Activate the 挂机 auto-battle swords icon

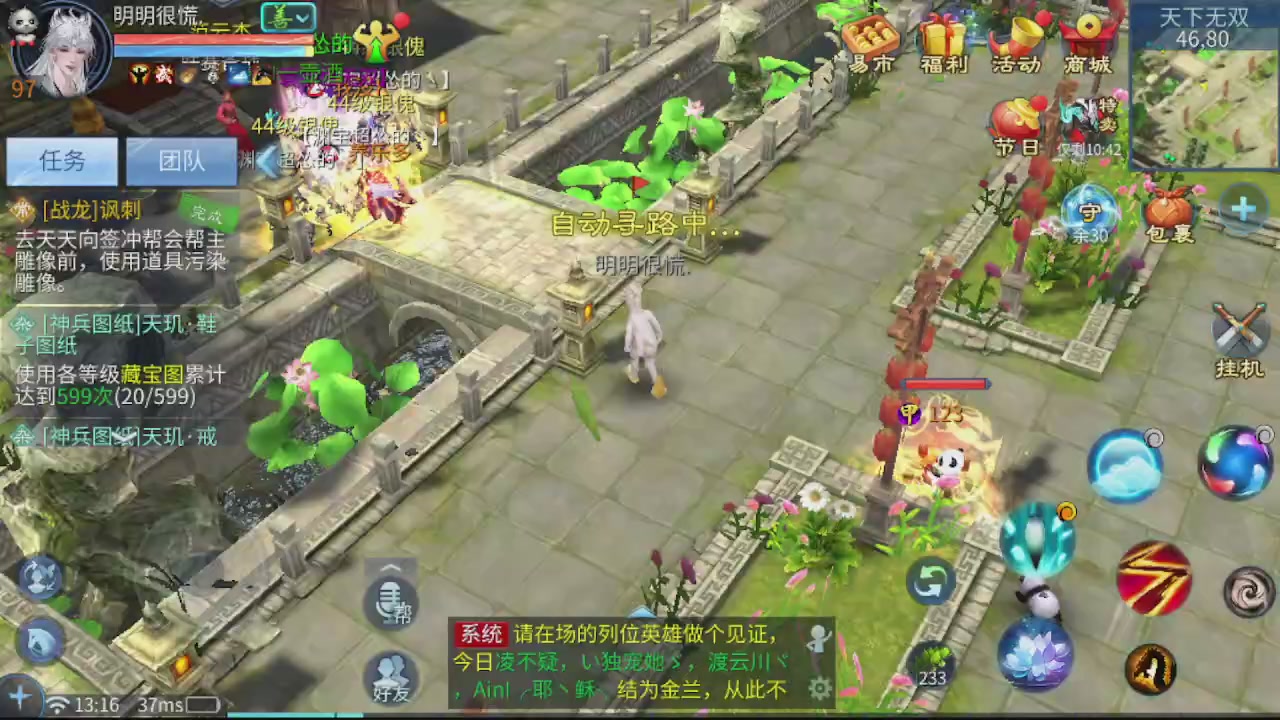(1240, 330)
